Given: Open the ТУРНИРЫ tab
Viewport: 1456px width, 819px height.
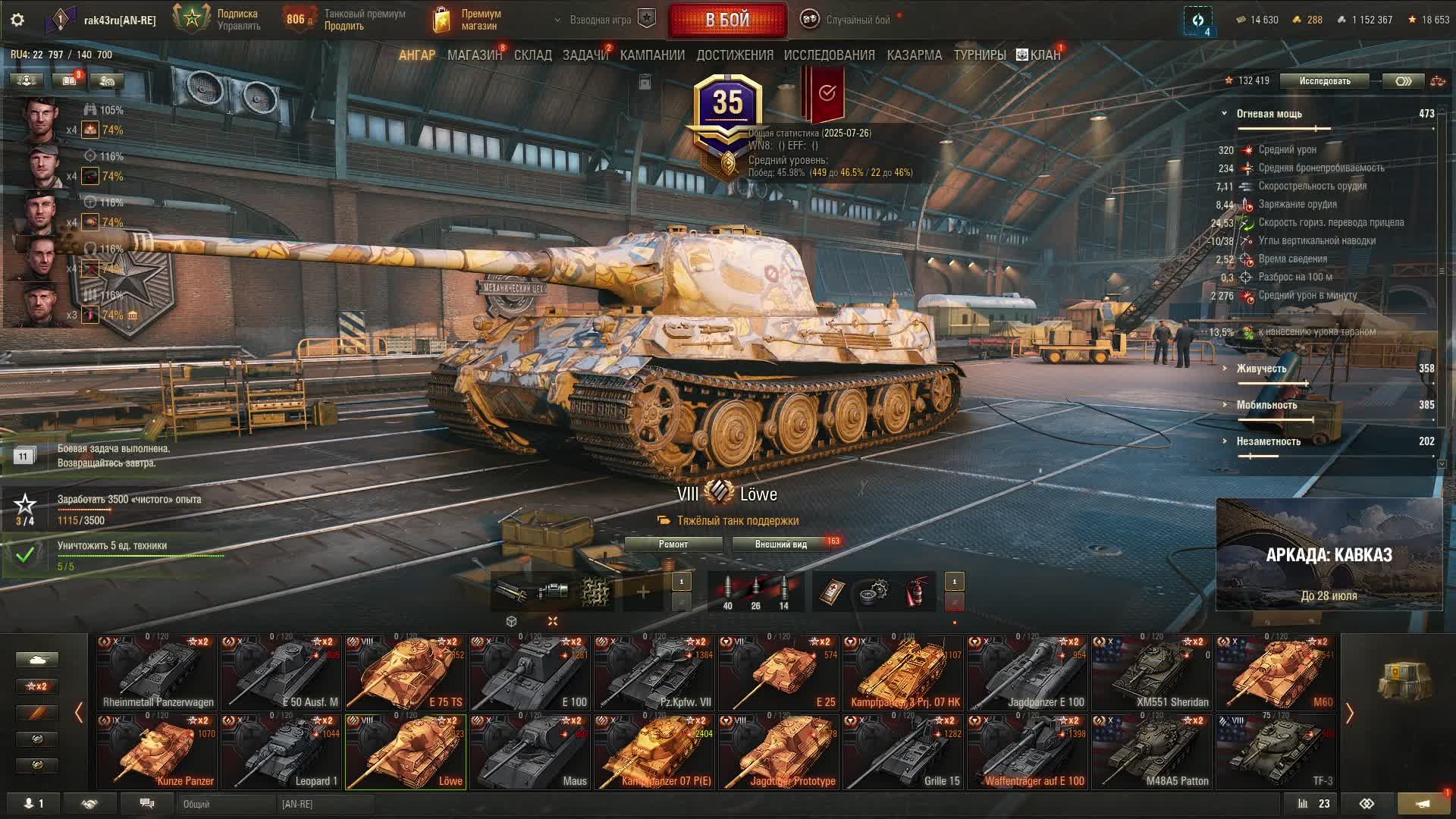Looking at the screenshot, I should click(x=979, y=55).
